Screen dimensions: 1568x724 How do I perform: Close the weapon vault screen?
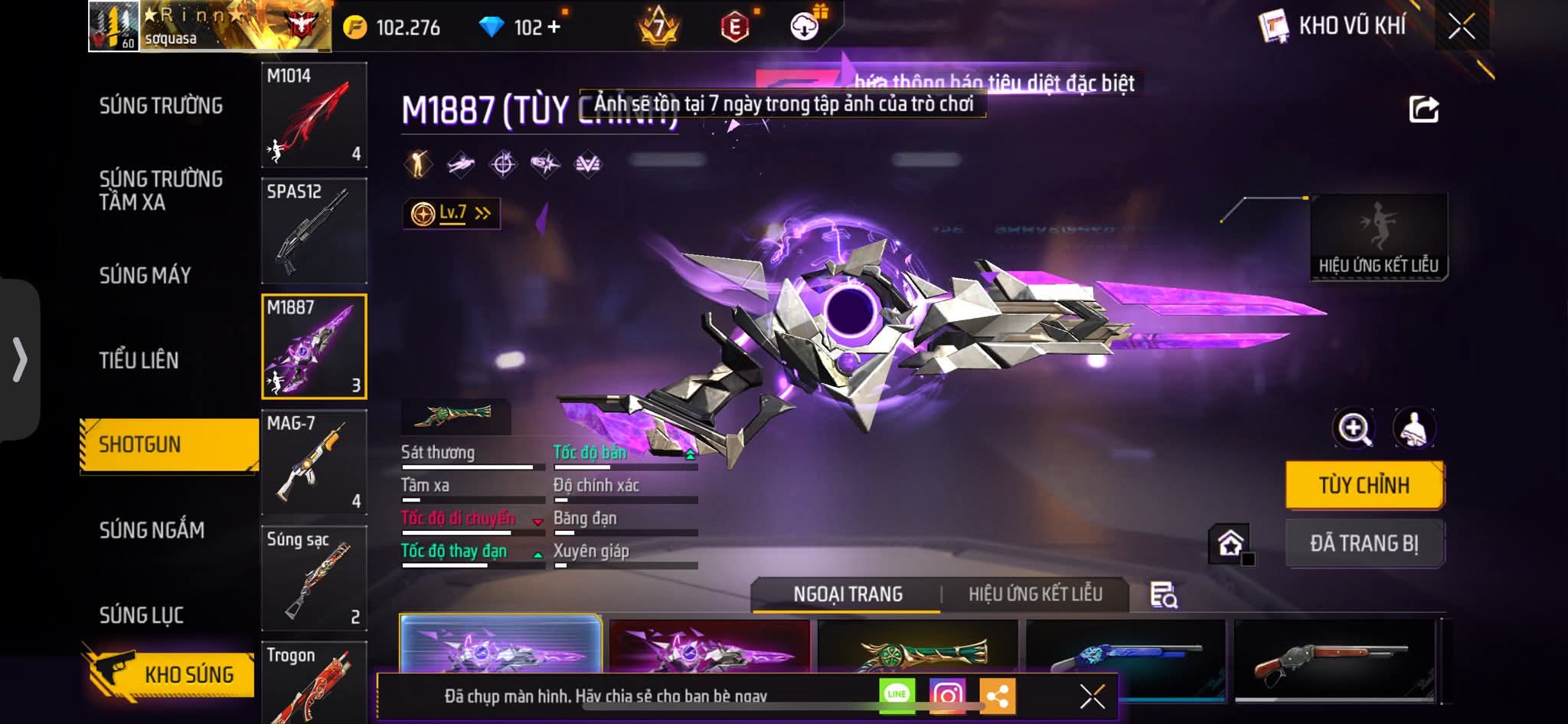click(x=1461, y=28)
